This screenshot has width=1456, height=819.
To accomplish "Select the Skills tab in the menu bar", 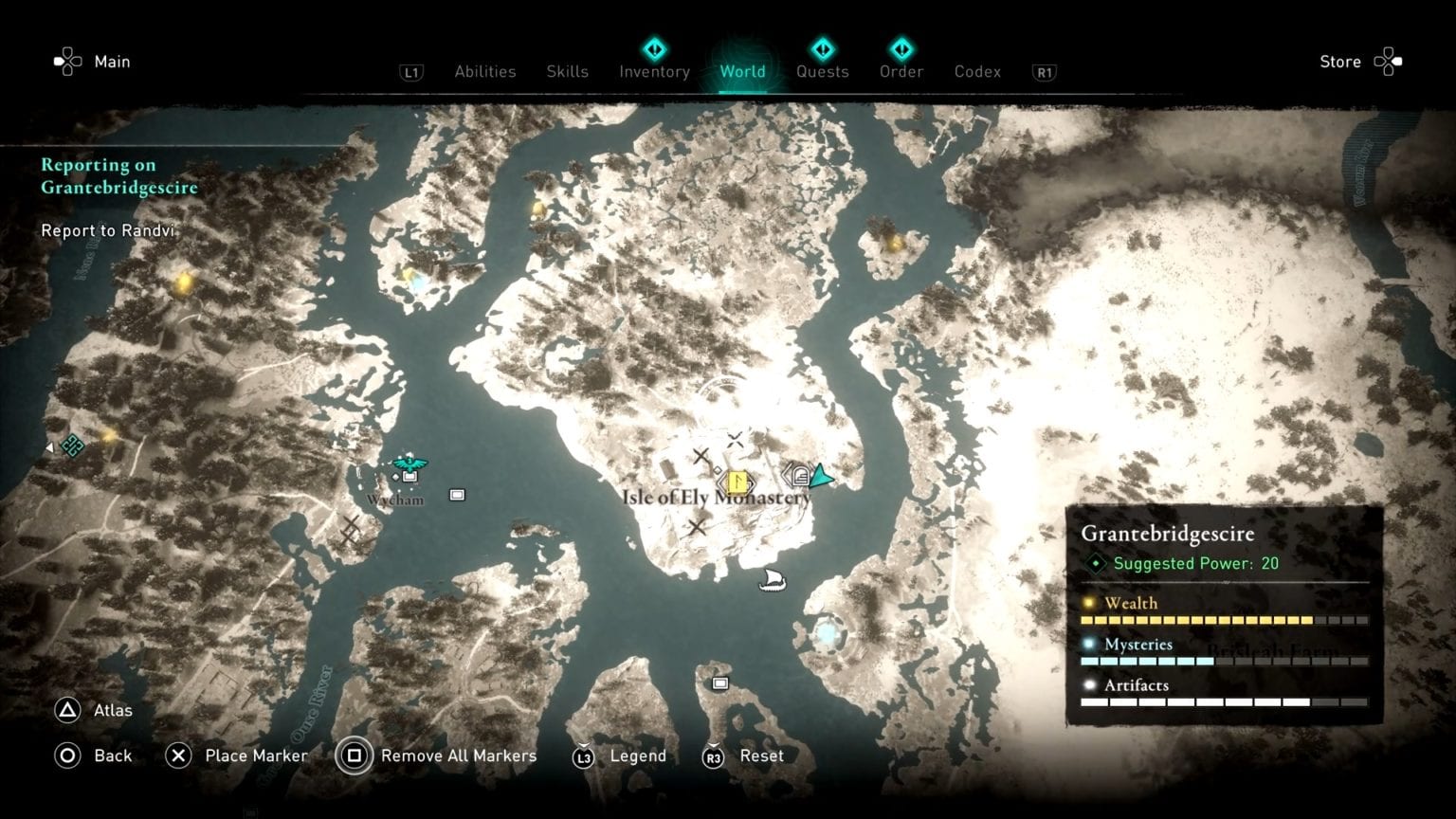I will click(x=567, y=71).
